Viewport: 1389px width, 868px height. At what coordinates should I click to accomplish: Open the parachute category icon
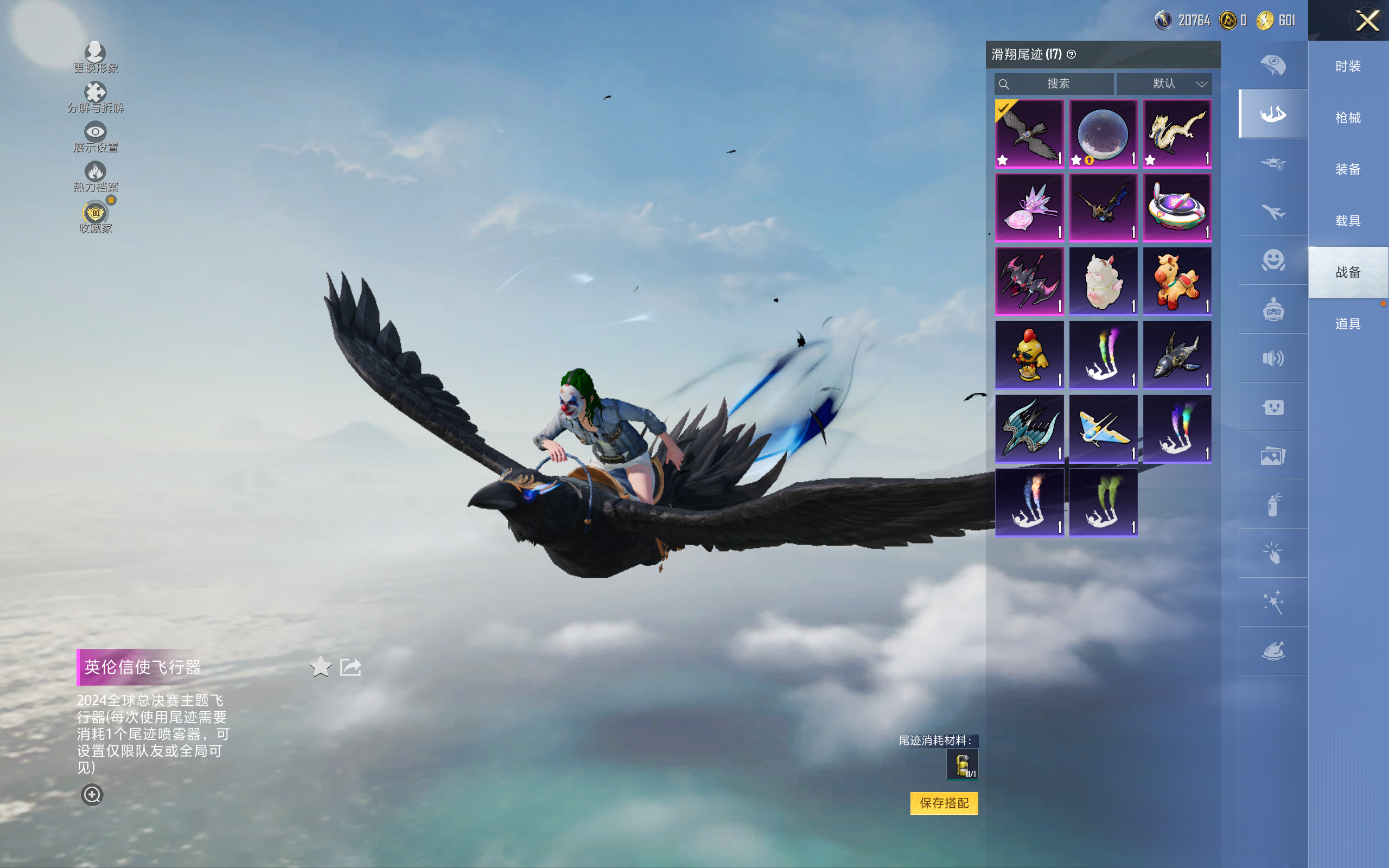[1272, 65]
